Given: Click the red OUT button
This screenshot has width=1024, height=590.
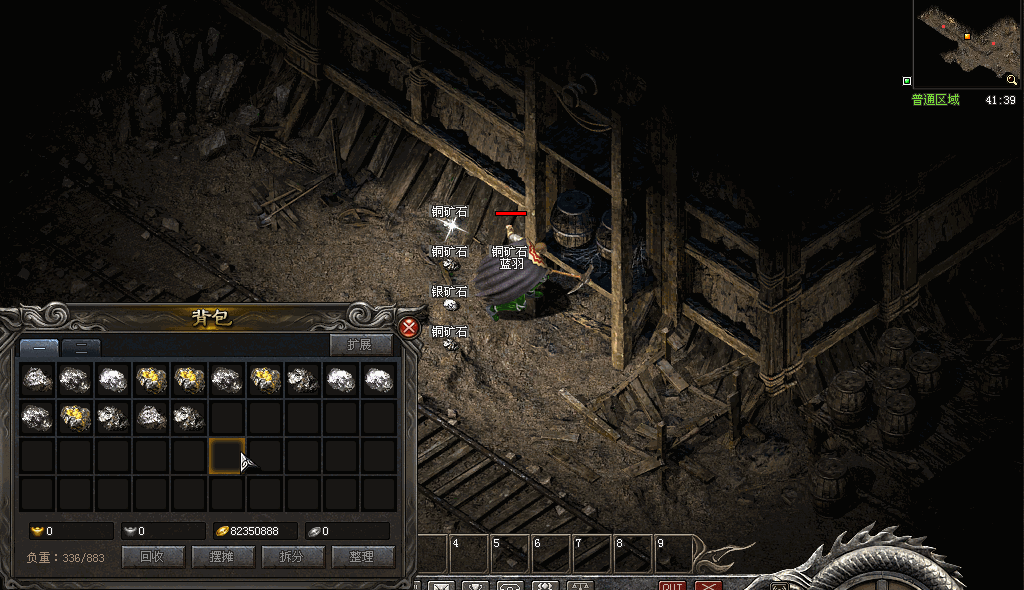Looking at the screenshot, I should 672,585.
